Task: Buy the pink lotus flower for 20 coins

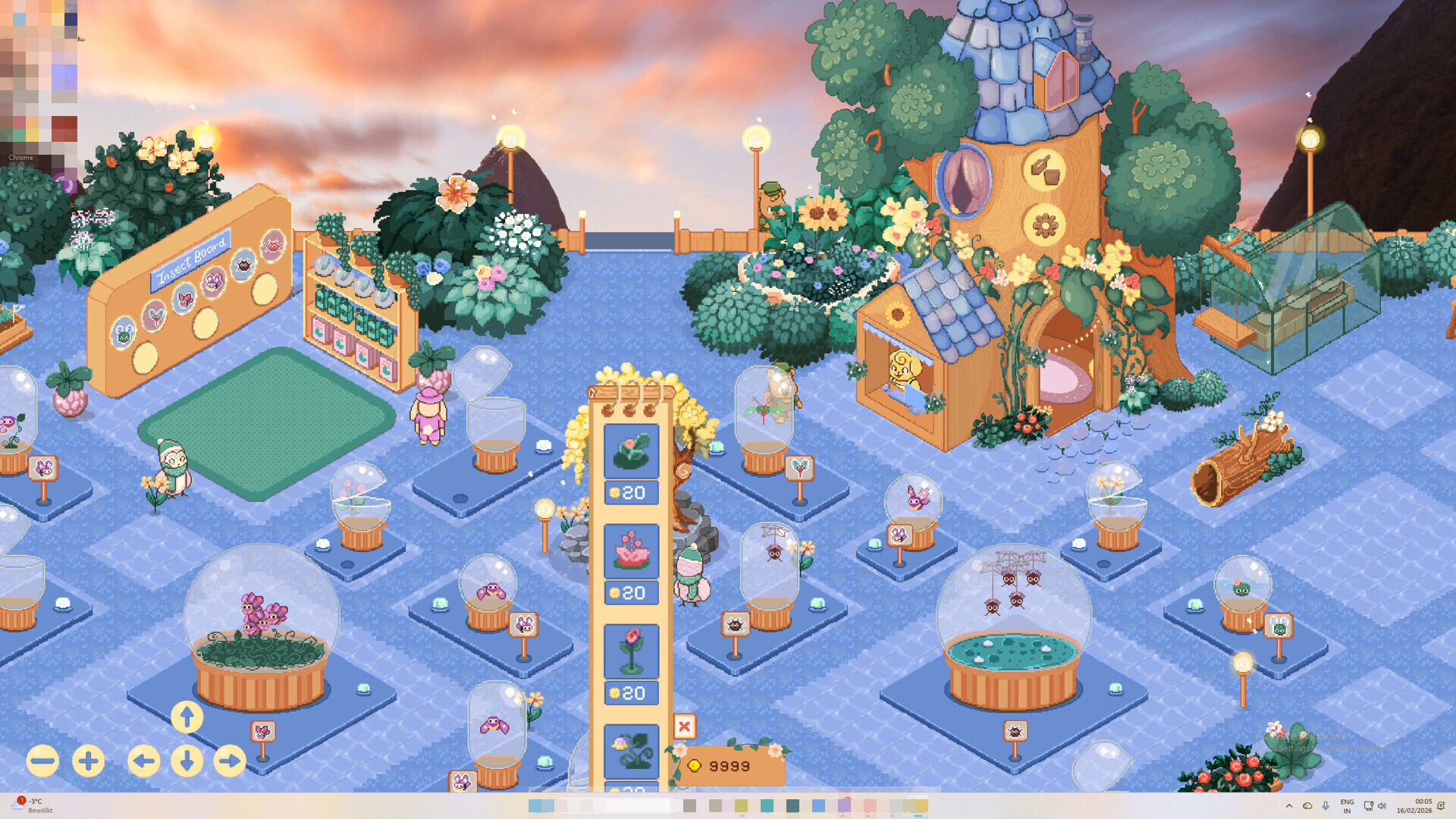Action: click(x=632, y=593)
